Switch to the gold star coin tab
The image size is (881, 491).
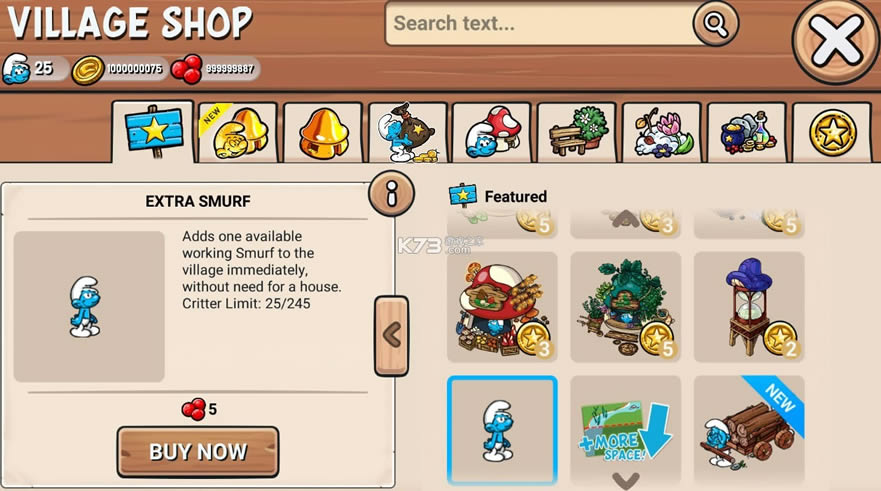(x=830, y=134)
